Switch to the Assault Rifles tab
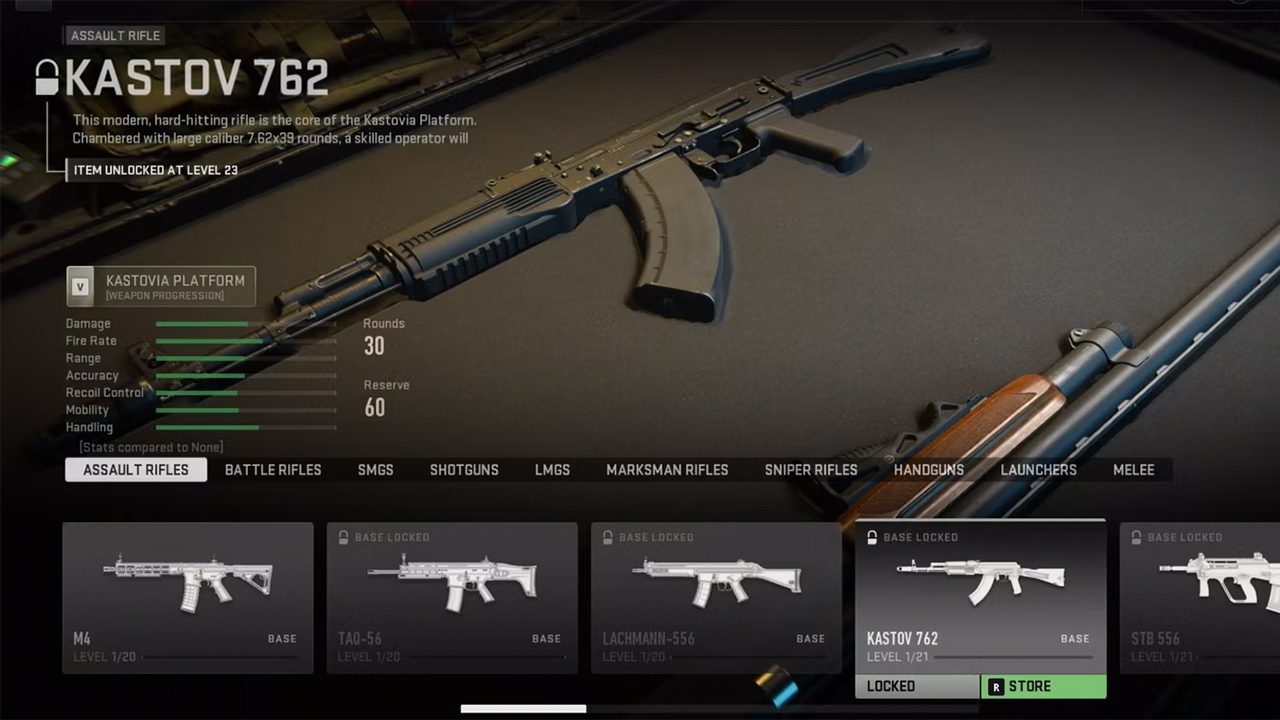Viewport: 1280px width, 720px height. [136, 470]
